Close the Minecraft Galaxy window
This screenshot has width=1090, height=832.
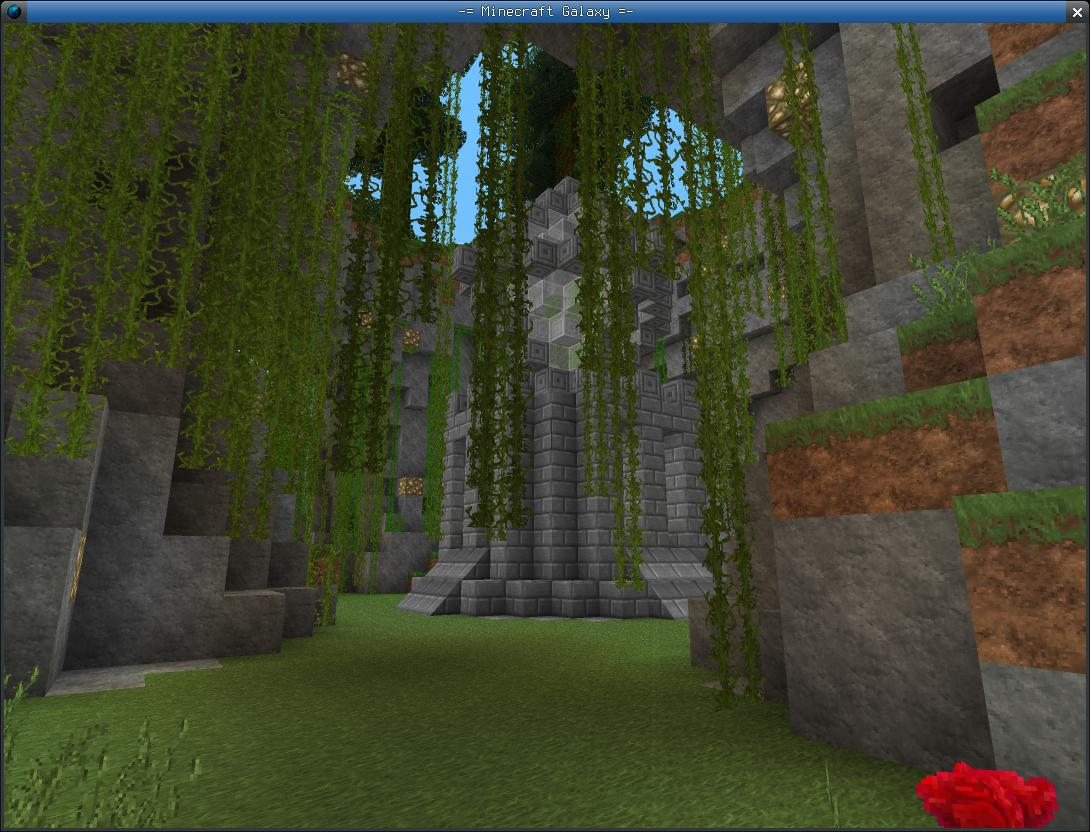pyautogui.click(x=1077, y=11)
